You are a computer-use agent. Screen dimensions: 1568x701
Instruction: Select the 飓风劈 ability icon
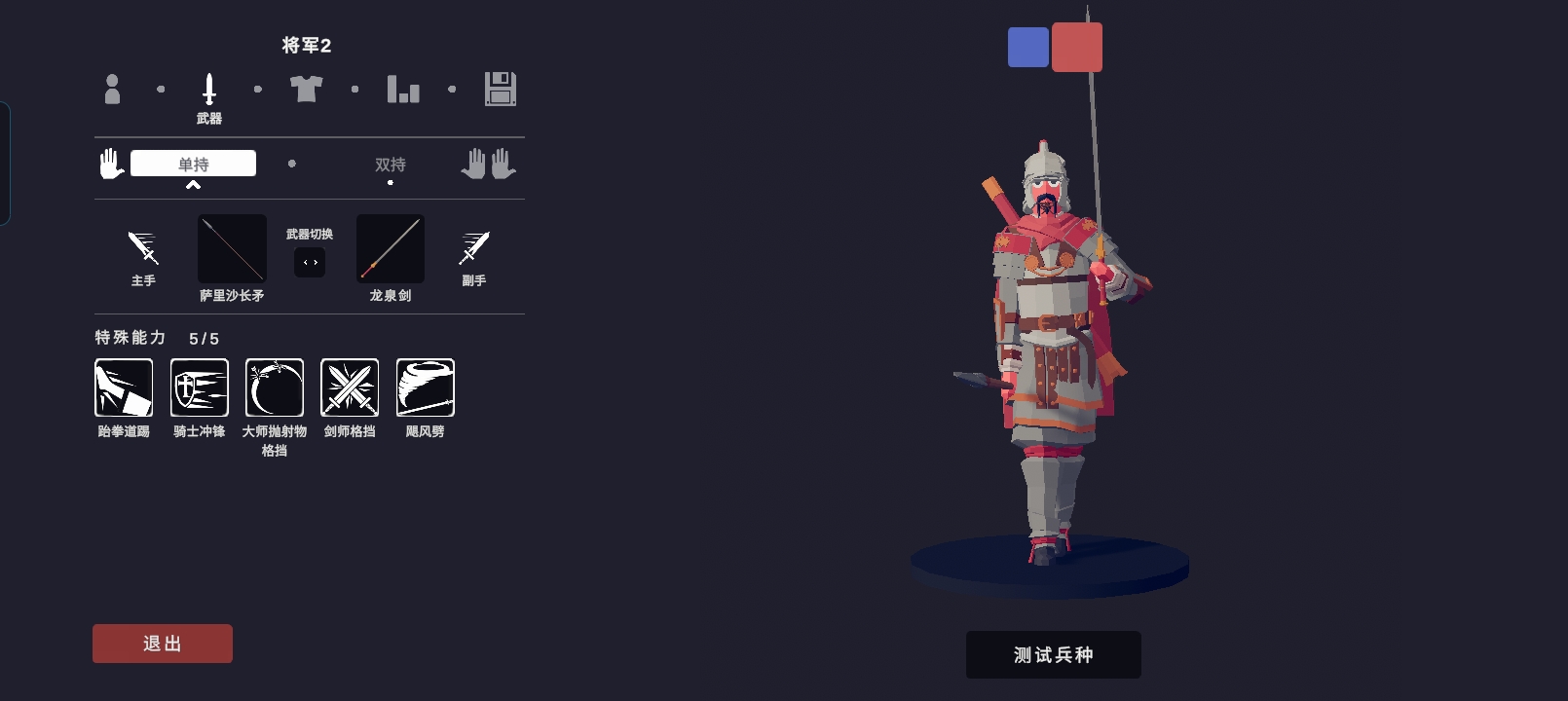point(426,387)
